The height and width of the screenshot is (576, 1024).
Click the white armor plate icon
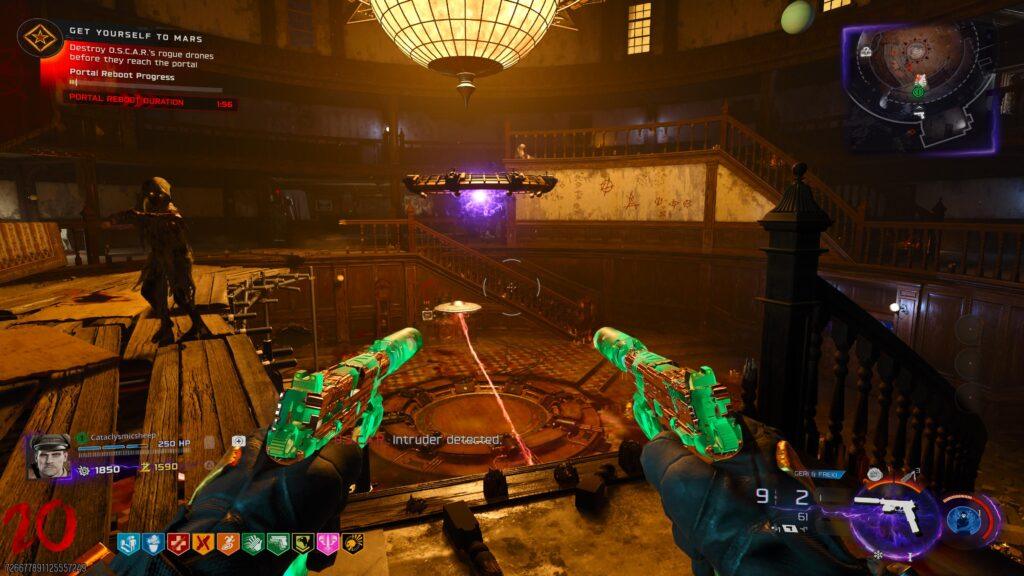pos(239,441)
